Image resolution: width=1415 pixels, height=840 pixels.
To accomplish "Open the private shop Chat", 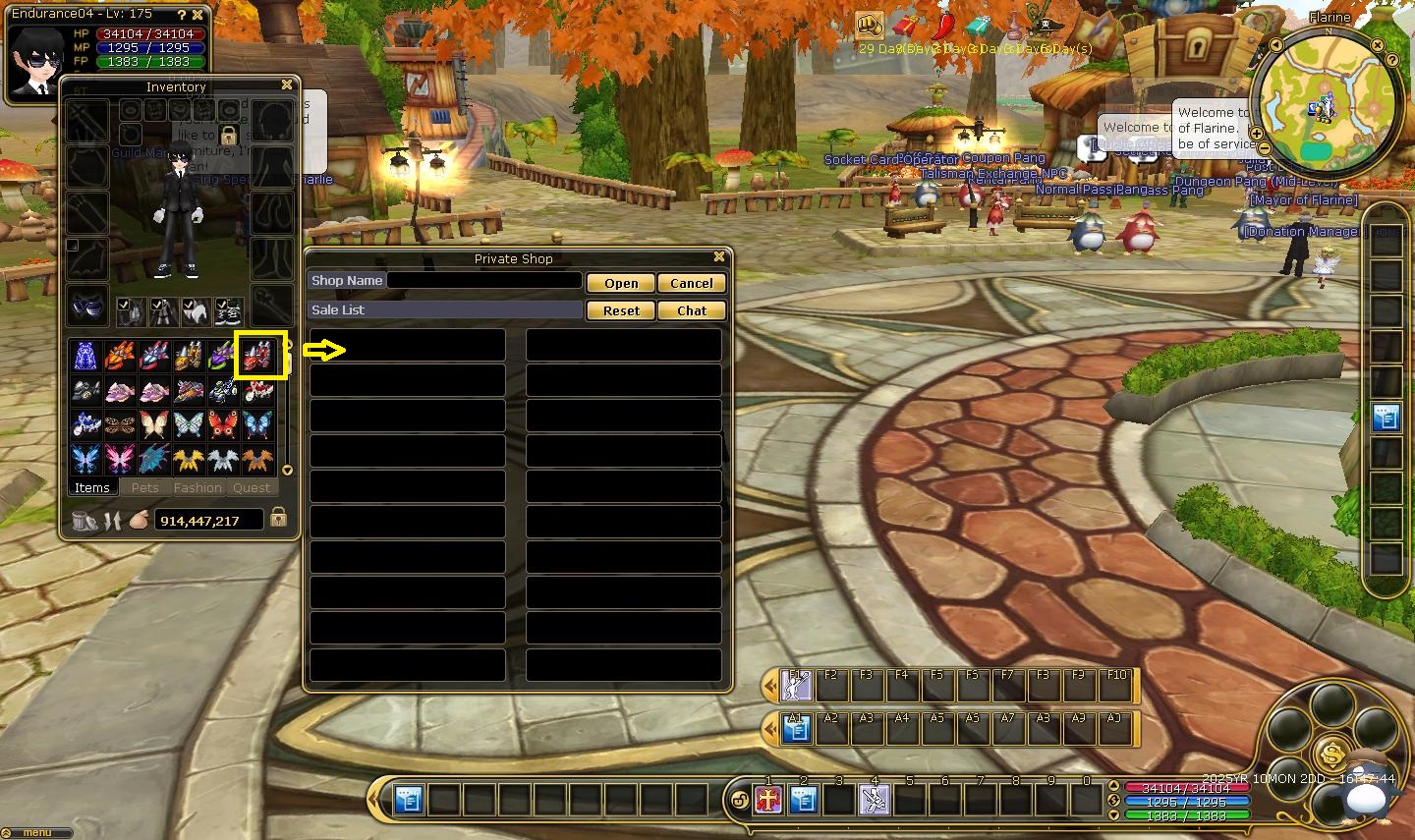I will [692, 310].
